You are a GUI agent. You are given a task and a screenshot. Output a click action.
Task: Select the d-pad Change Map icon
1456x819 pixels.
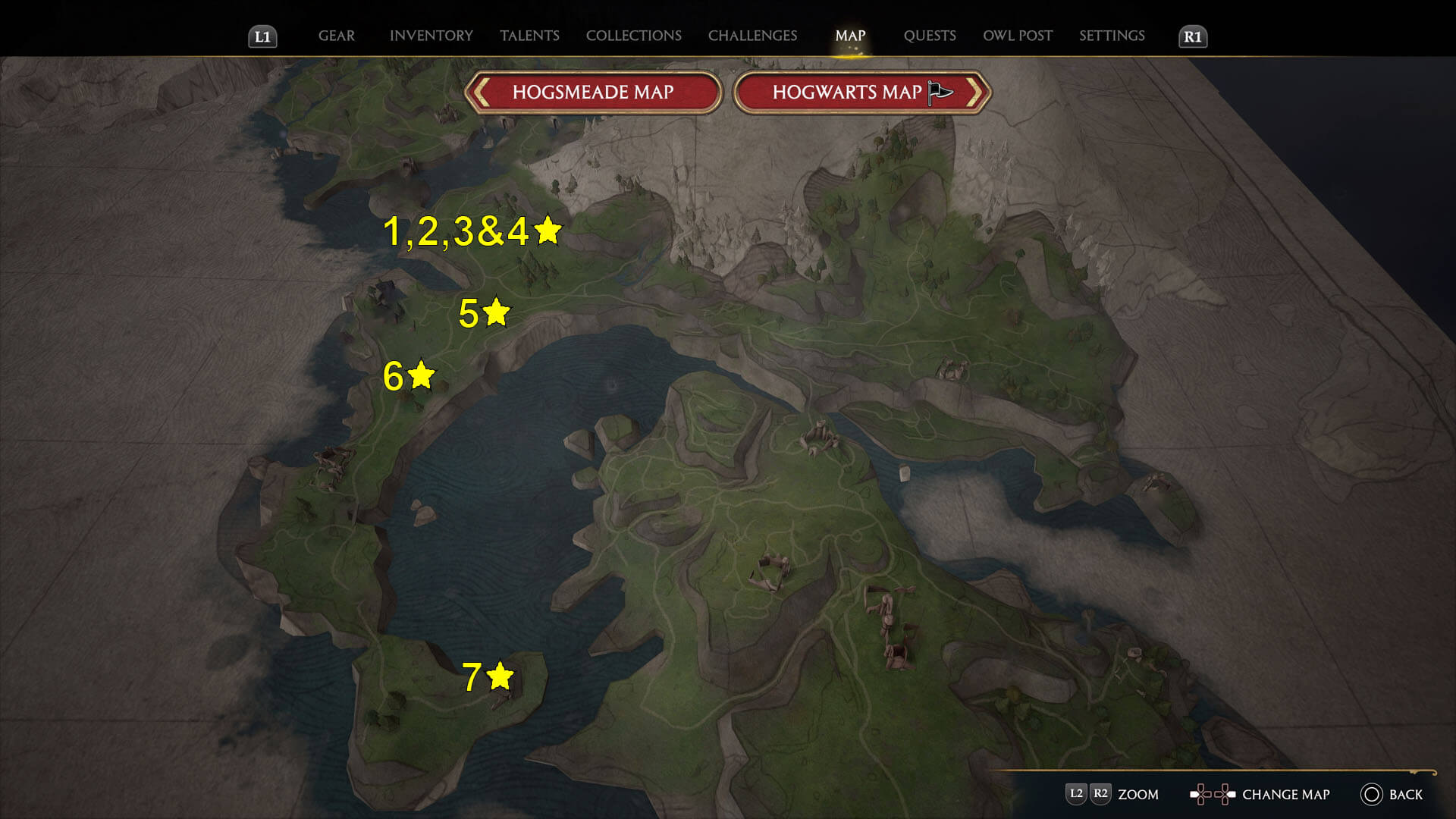pyautogui.click(x=1213, y=794)
